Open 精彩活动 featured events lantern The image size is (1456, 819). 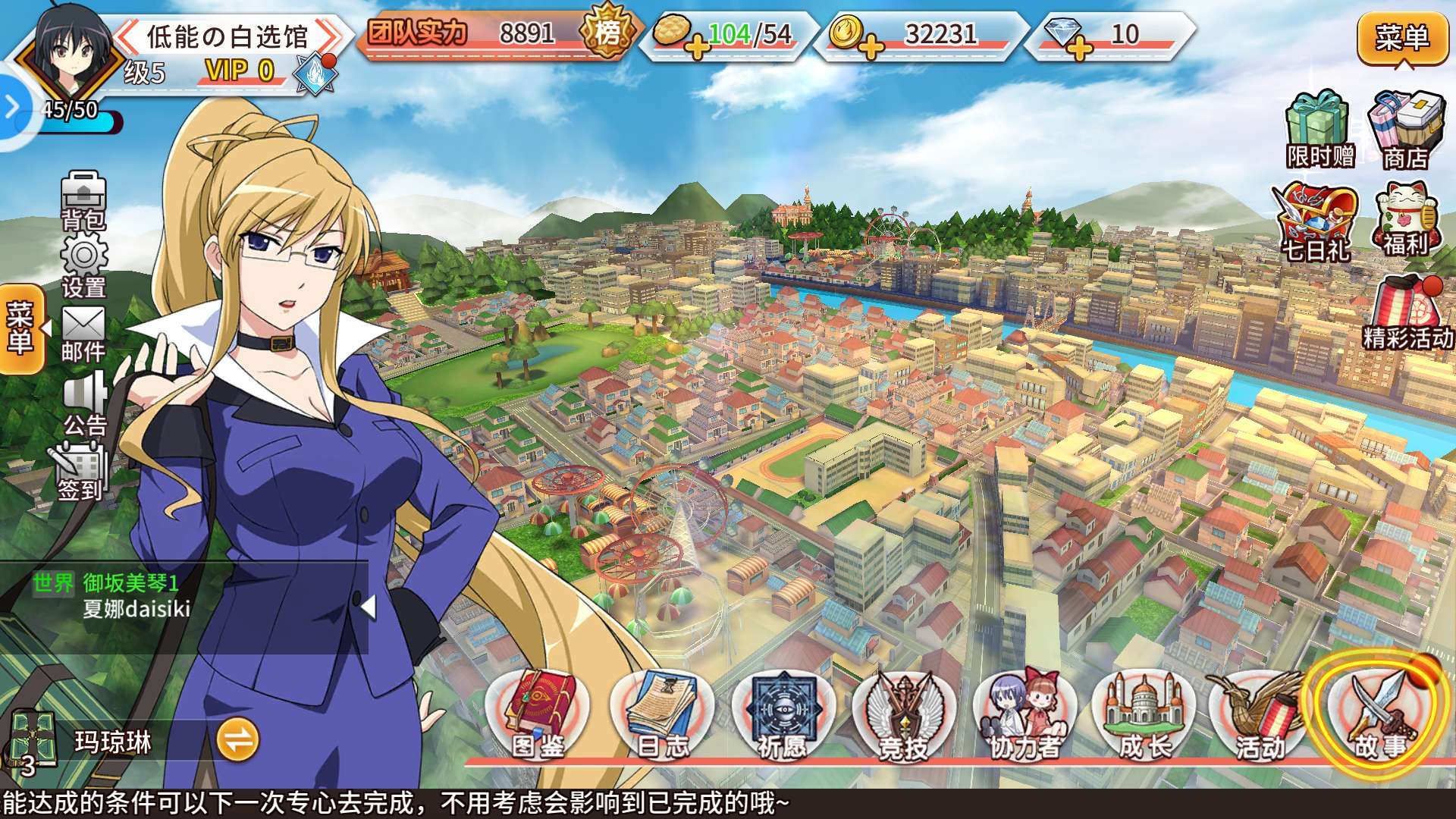click(x=1407, y=312)
